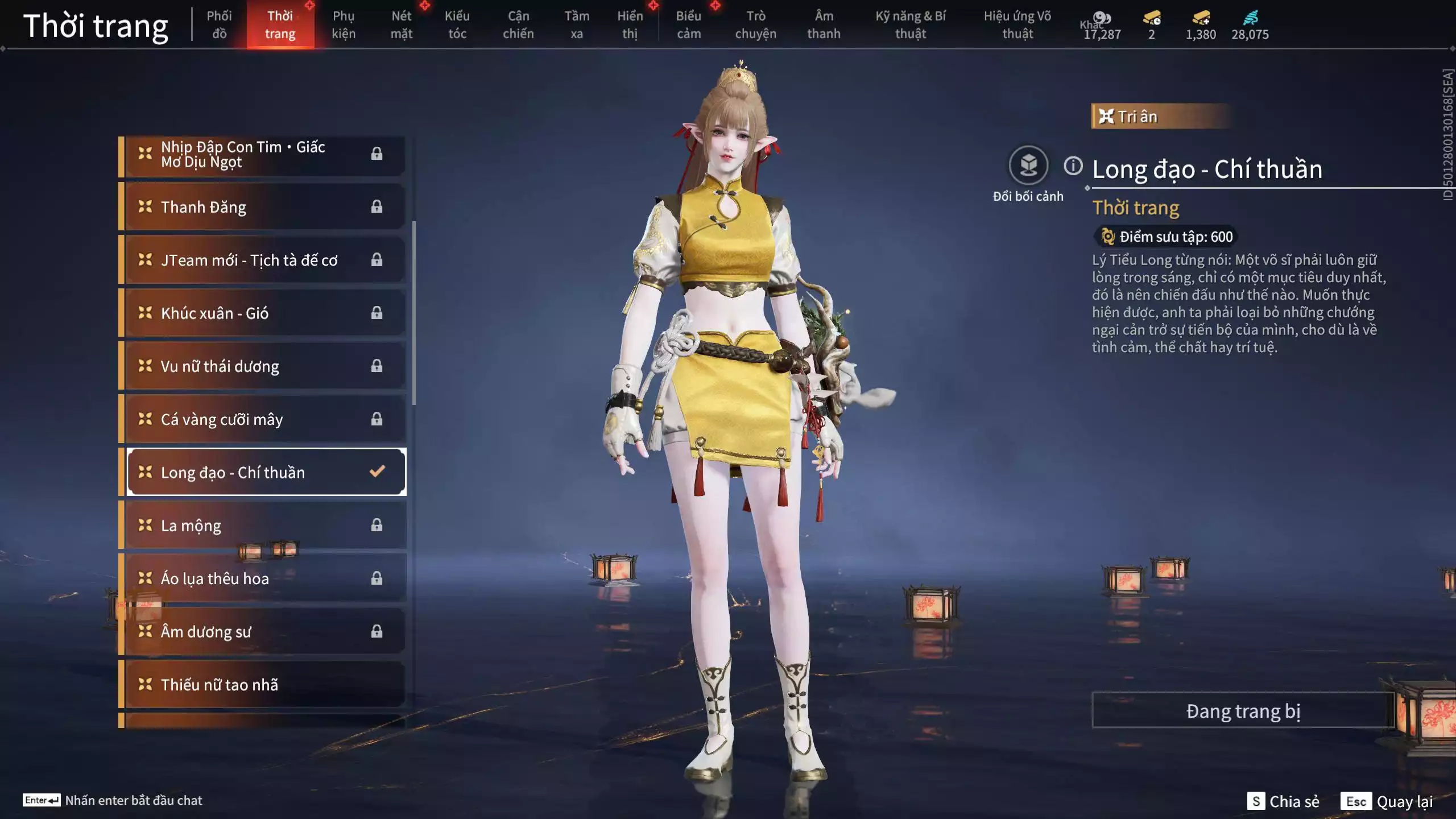1456x819 pixels.
Task: Choose the Khúc xuân - Gió outfit
Action: [265, 313]
